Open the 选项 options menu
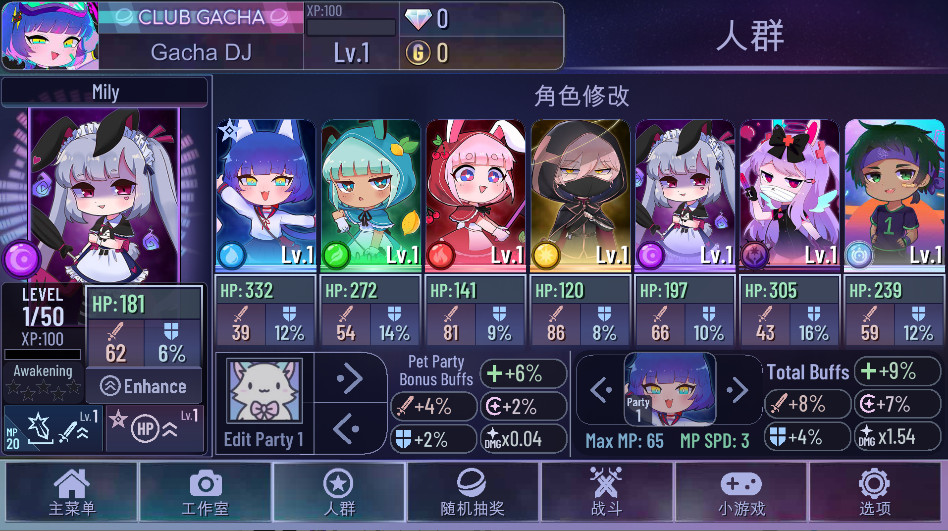948x531 pixels. 874,492
